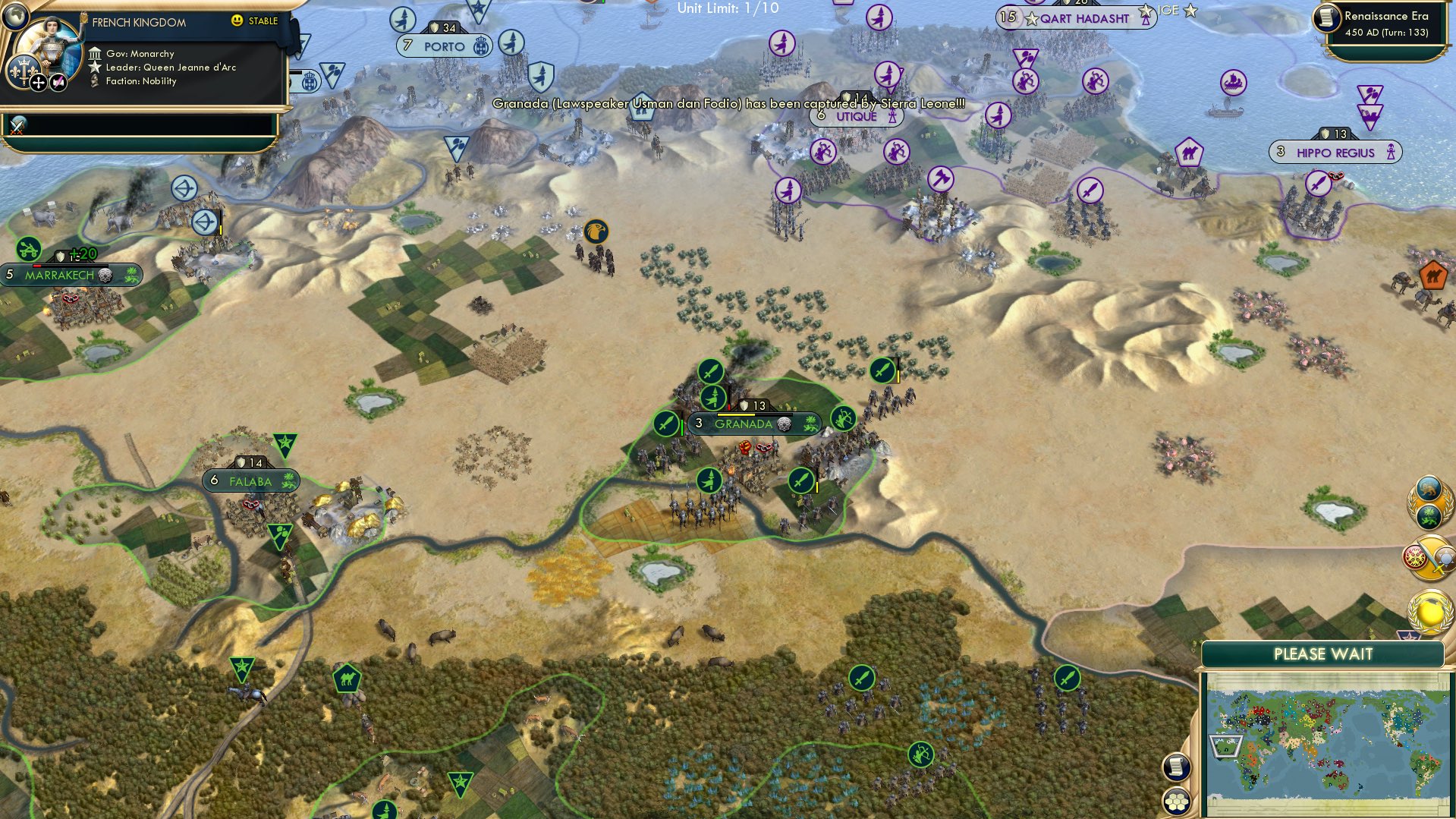Click the viewport frame on the minimap
This screenshot has height=819, width=1456.
coord(1225,745)
